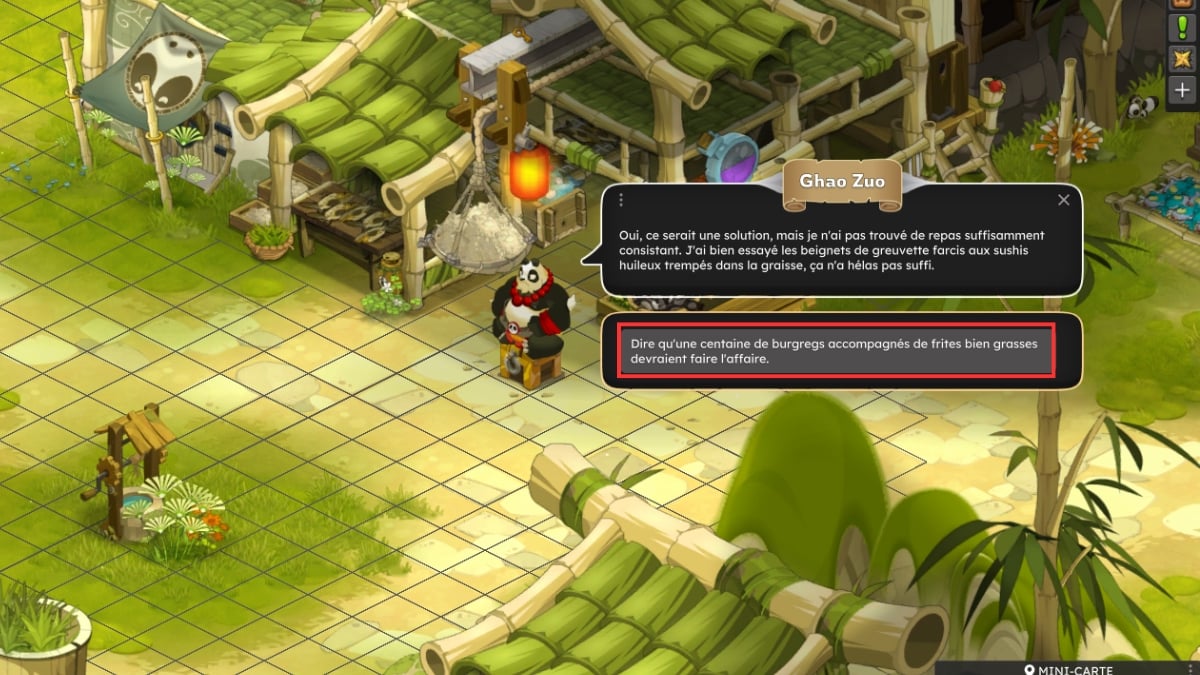Open the Mini-Carte three-dot options
1200x675 pixels.
click(1190, 669)
